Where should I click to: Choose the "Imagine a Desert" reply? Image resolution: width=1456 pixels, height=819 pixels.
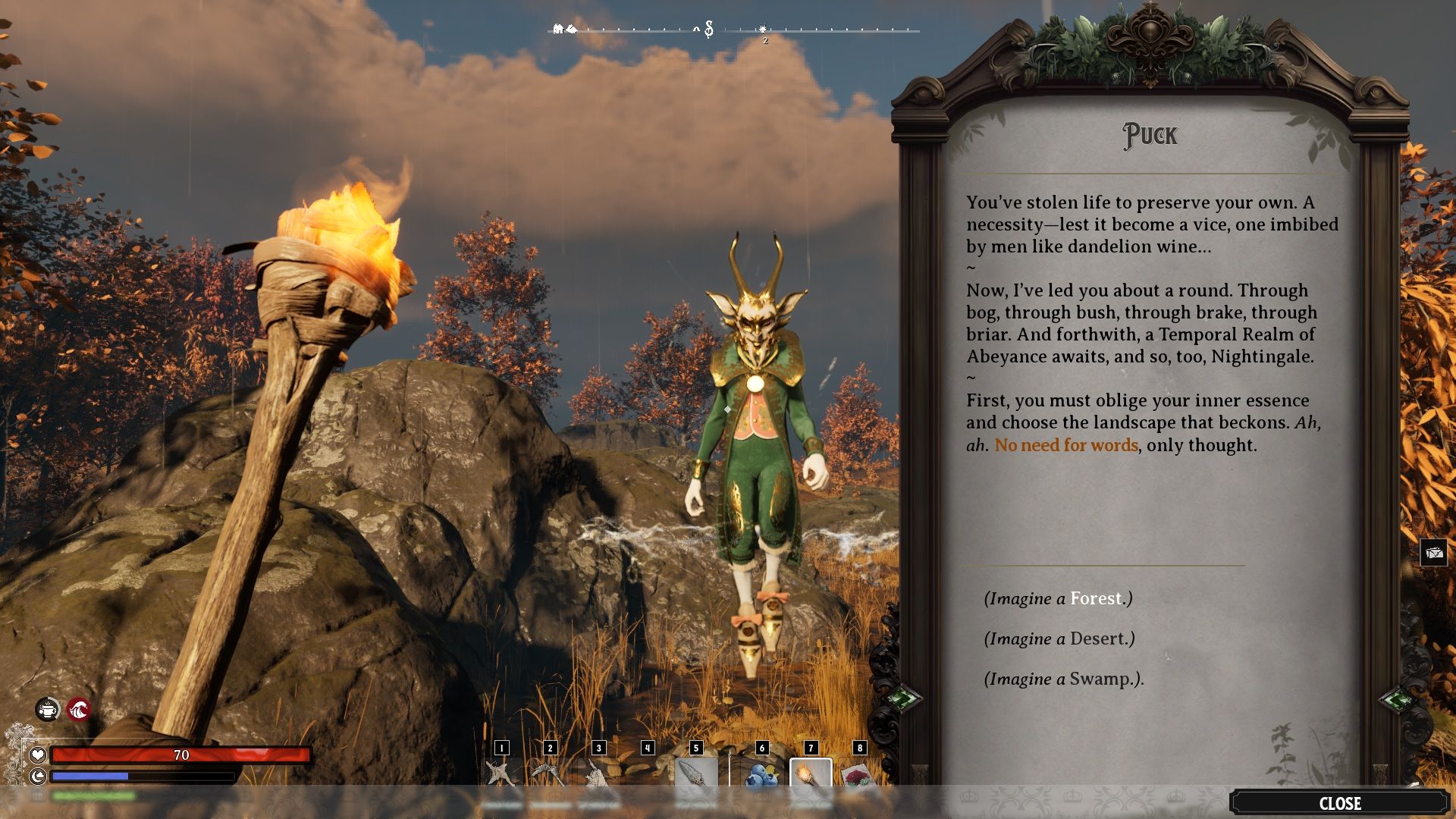[1059, 639]
